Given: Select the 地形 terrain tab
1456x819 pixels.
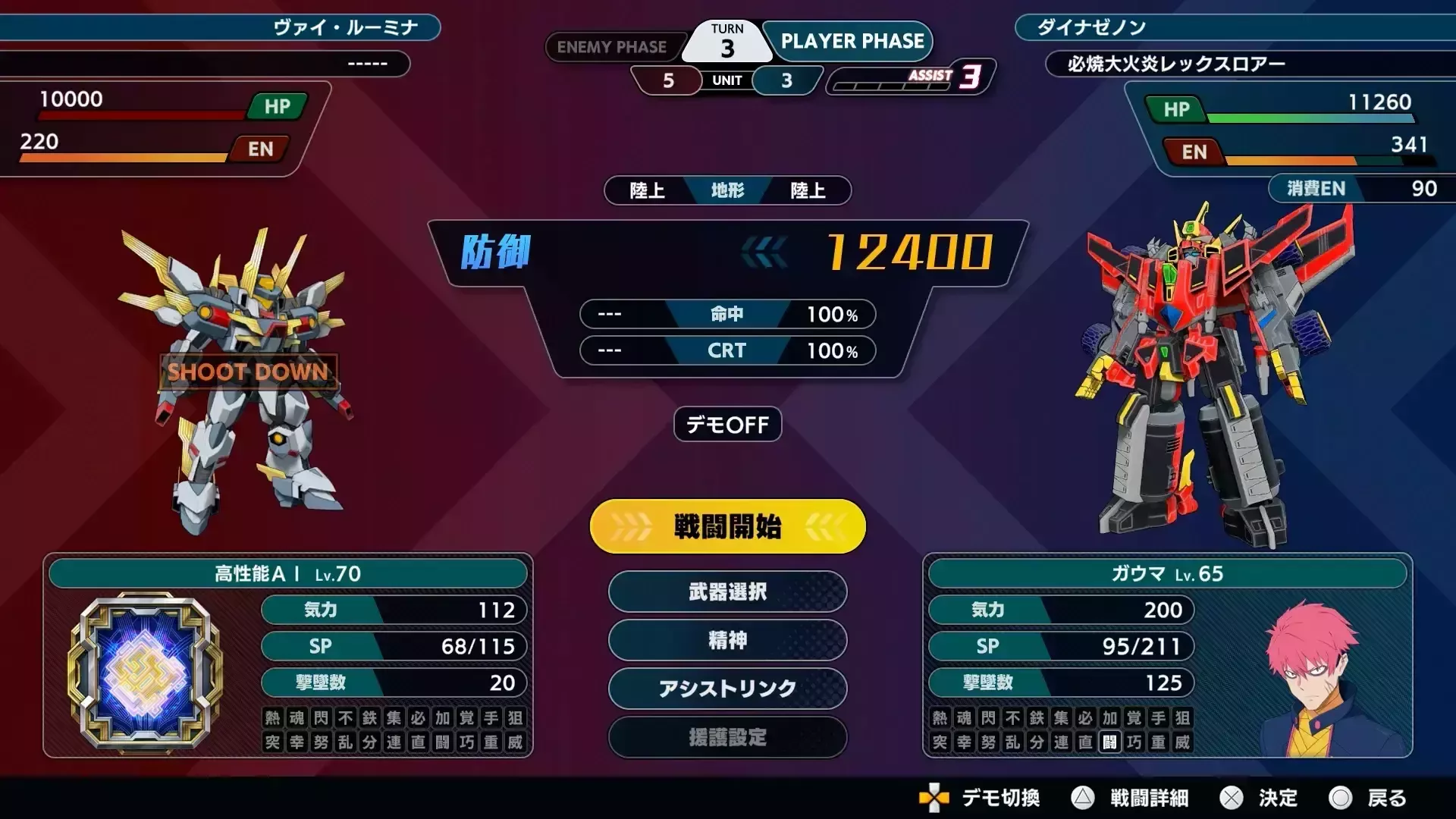Looking at the screenshot, I should pos(726,190).
